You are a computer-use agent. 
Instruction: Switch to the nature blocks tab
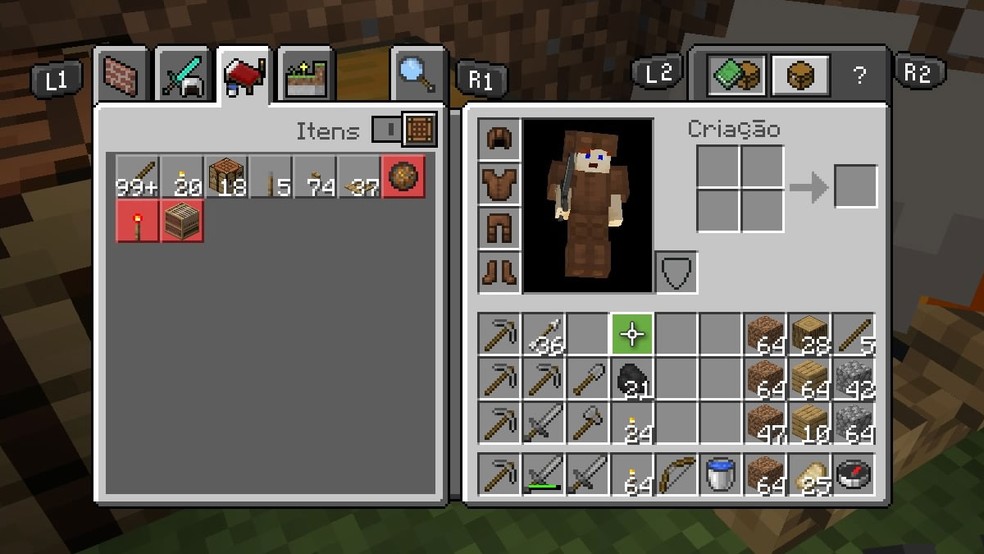click(x=305, y=76)
